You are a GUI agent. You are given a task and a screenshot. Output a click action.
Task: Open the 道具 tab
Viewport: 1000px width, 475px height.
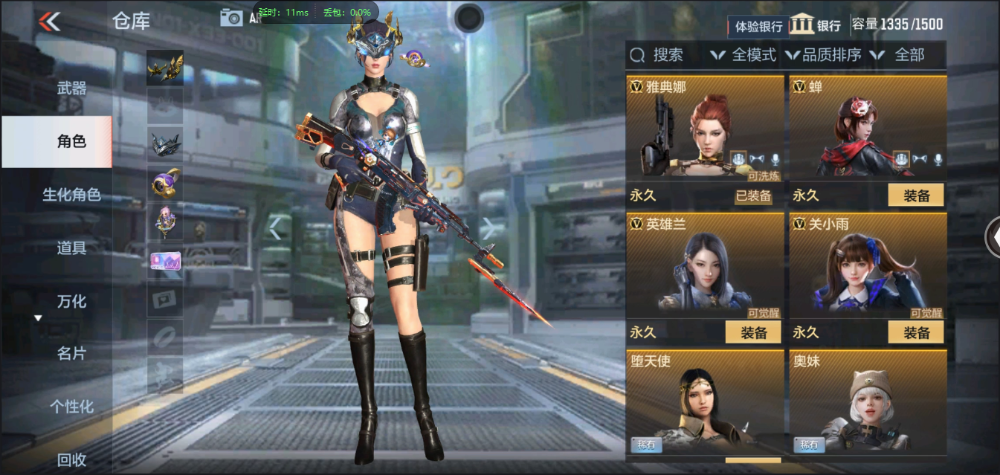click(71, 248)
